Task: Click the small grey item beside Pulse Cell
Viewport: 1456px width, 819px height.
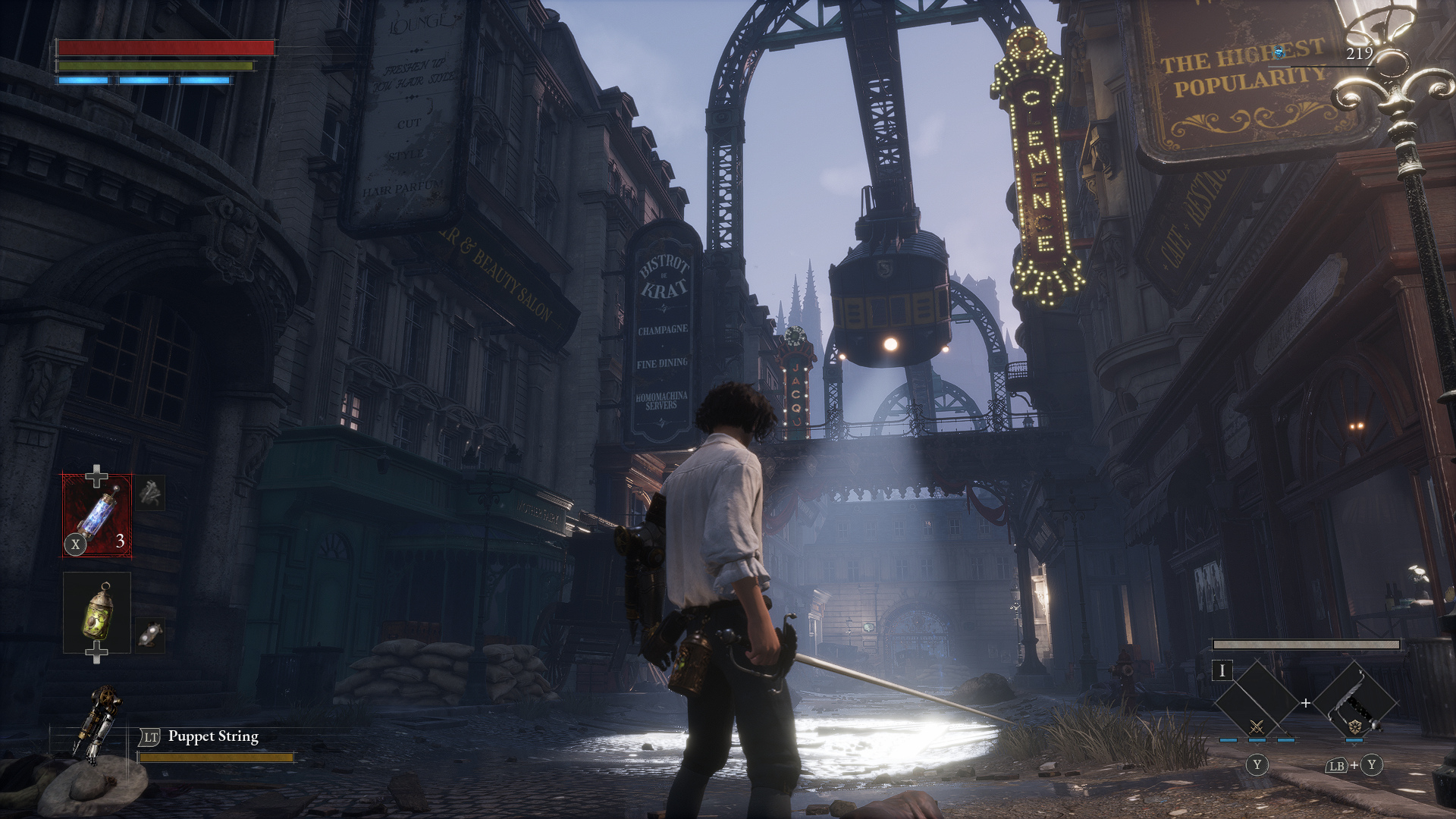Action: (x=151, y=493)
